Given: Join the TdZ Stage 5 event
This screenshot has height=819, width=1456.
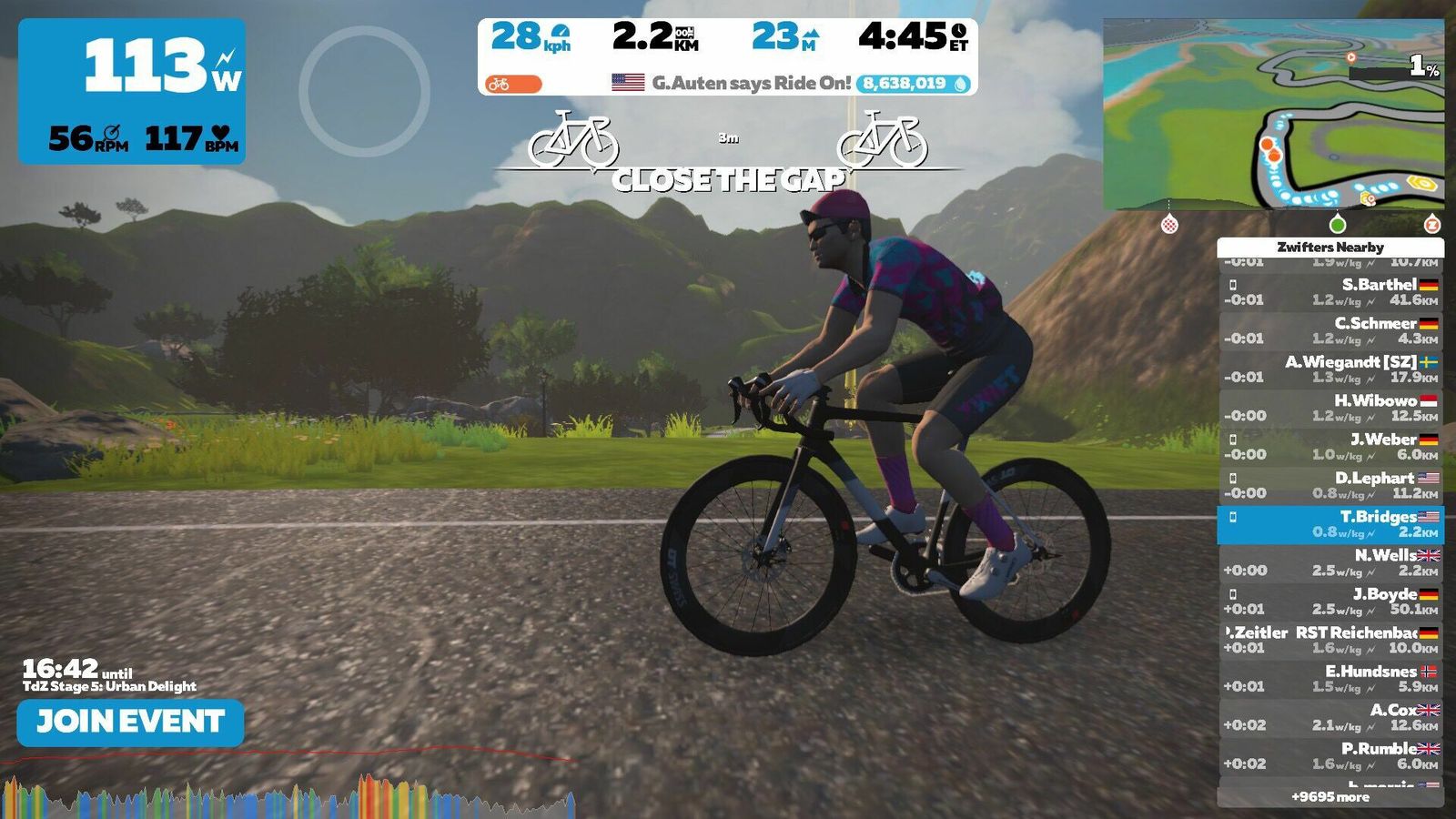Looking at the screenshot, I should pos(130,723).
